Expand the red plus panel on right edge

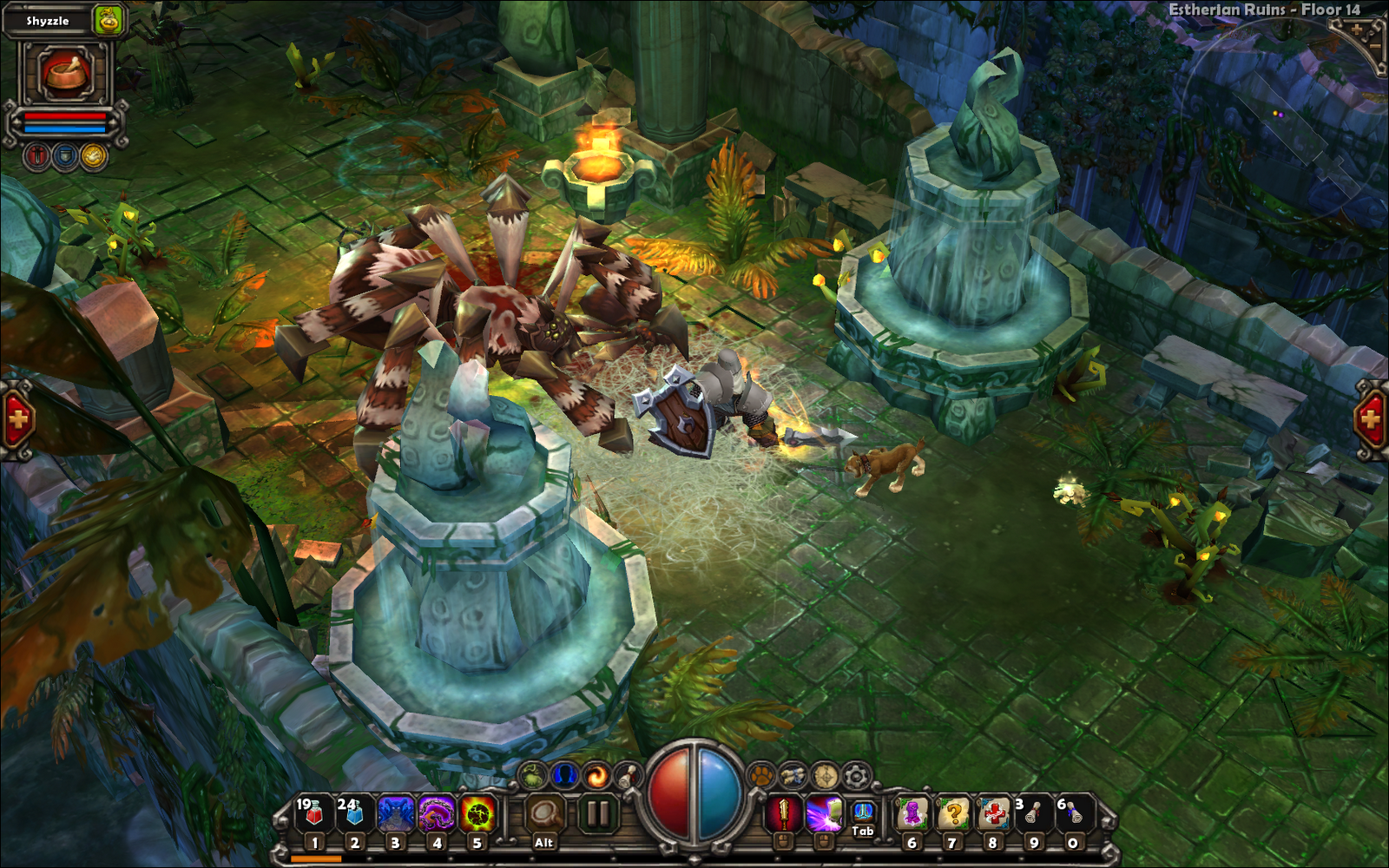click(1372, 420)
